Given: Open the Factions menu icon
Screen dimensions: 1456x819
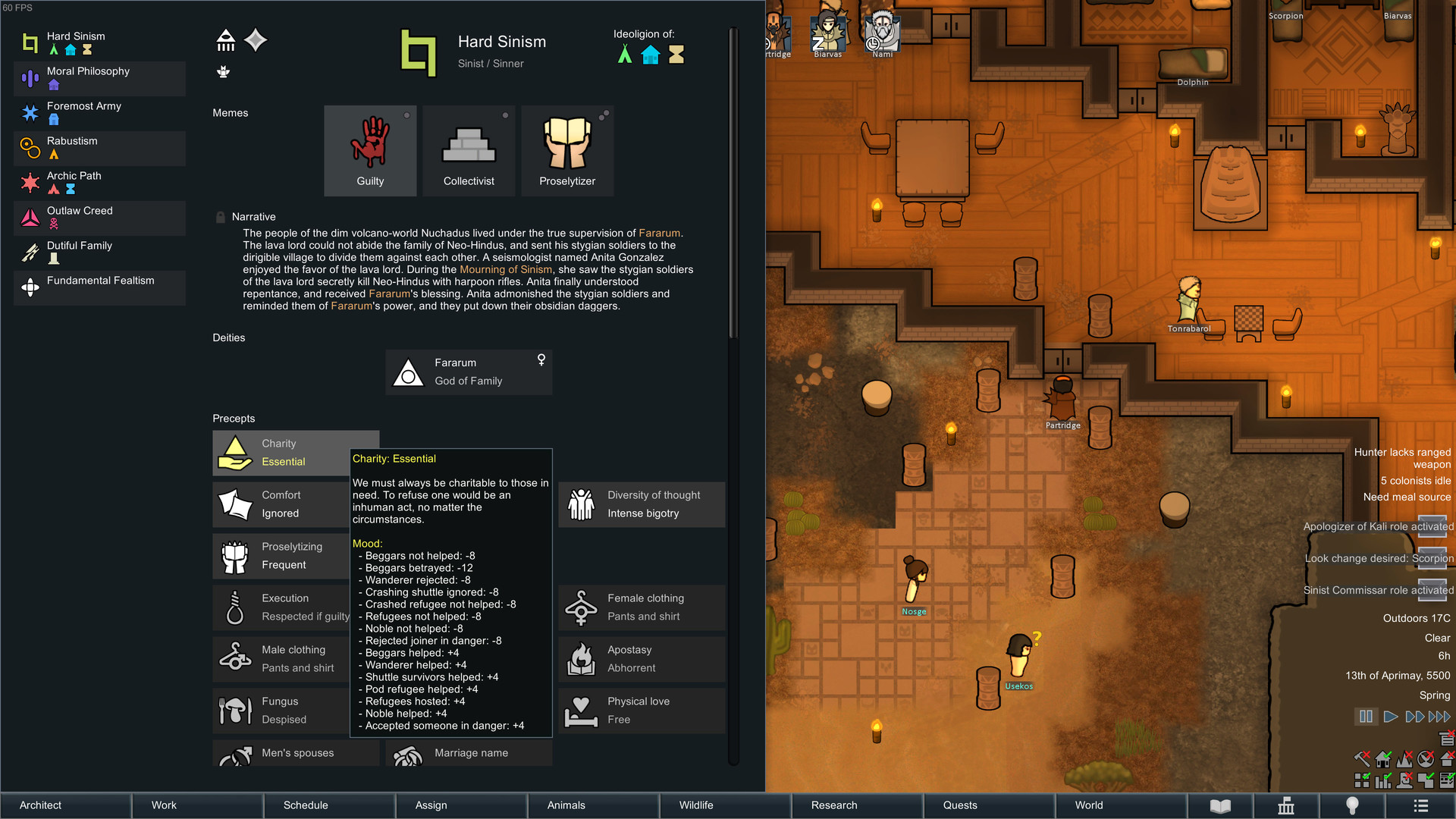Looking at the screenshot, I should pyautogui.click(x=1286, y=805).
